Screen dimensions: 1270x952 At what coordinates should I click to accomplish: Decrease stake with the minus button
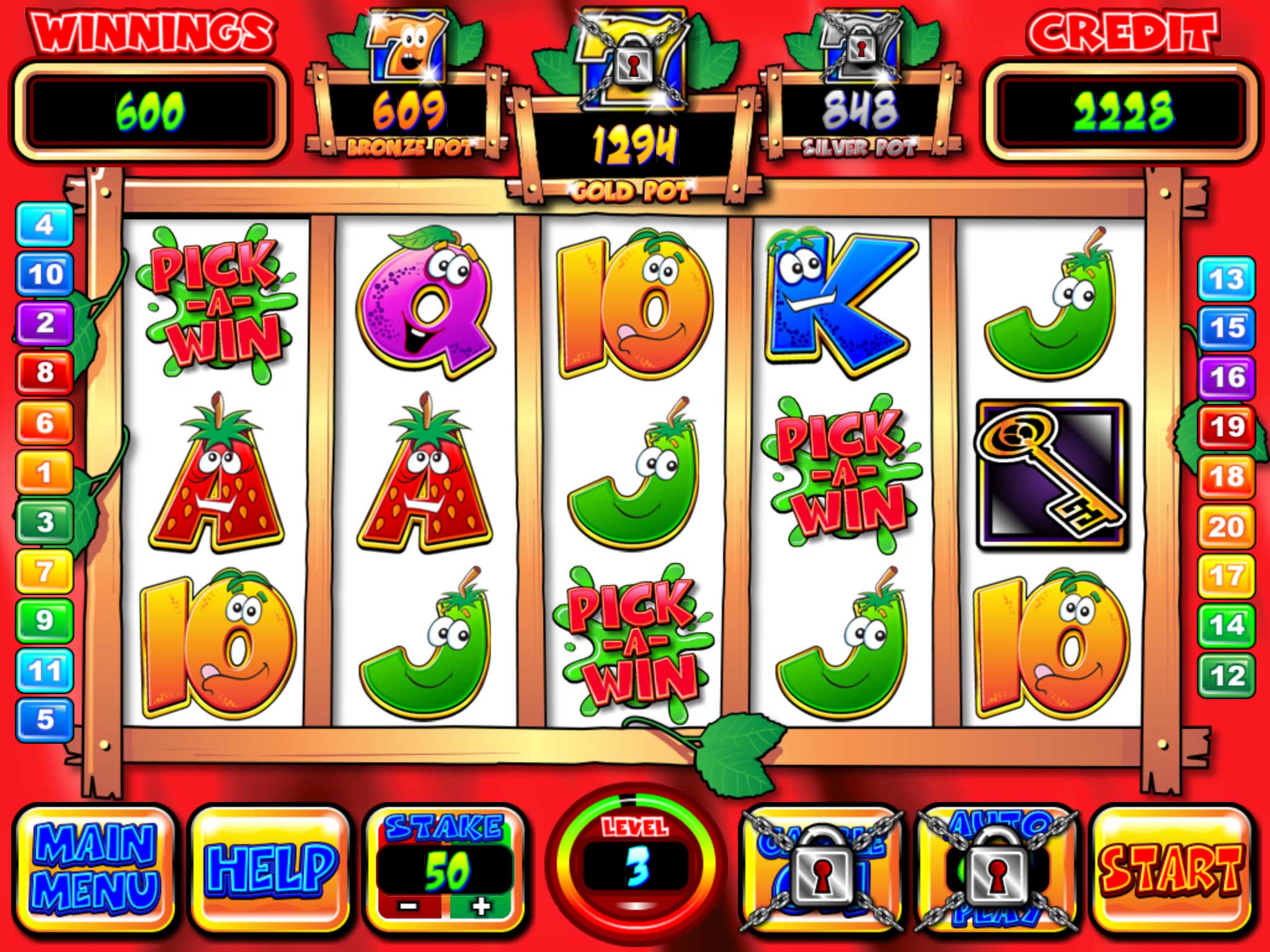point(409,907)
